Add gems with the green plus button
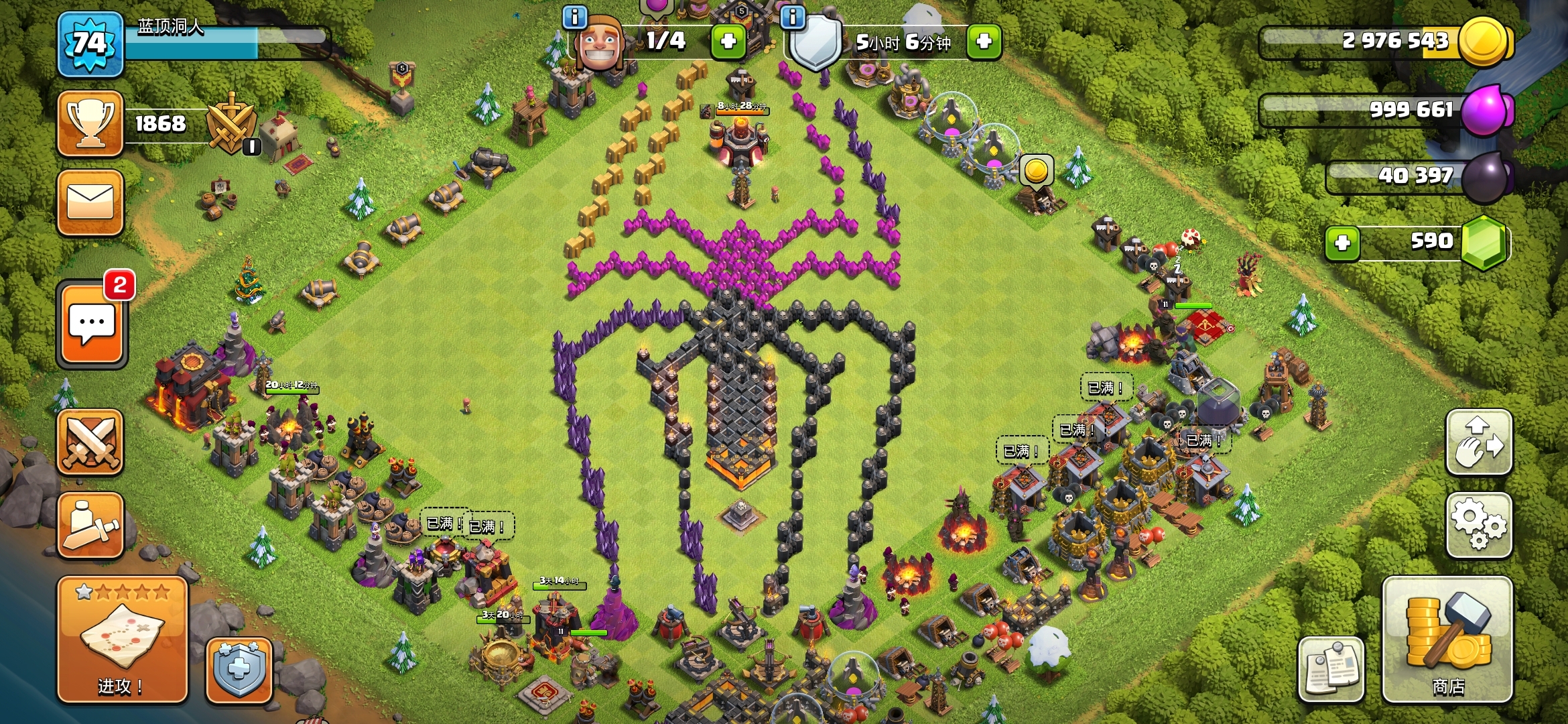The width and height of the screenshot is (1568, 724). click(1342, 243)
